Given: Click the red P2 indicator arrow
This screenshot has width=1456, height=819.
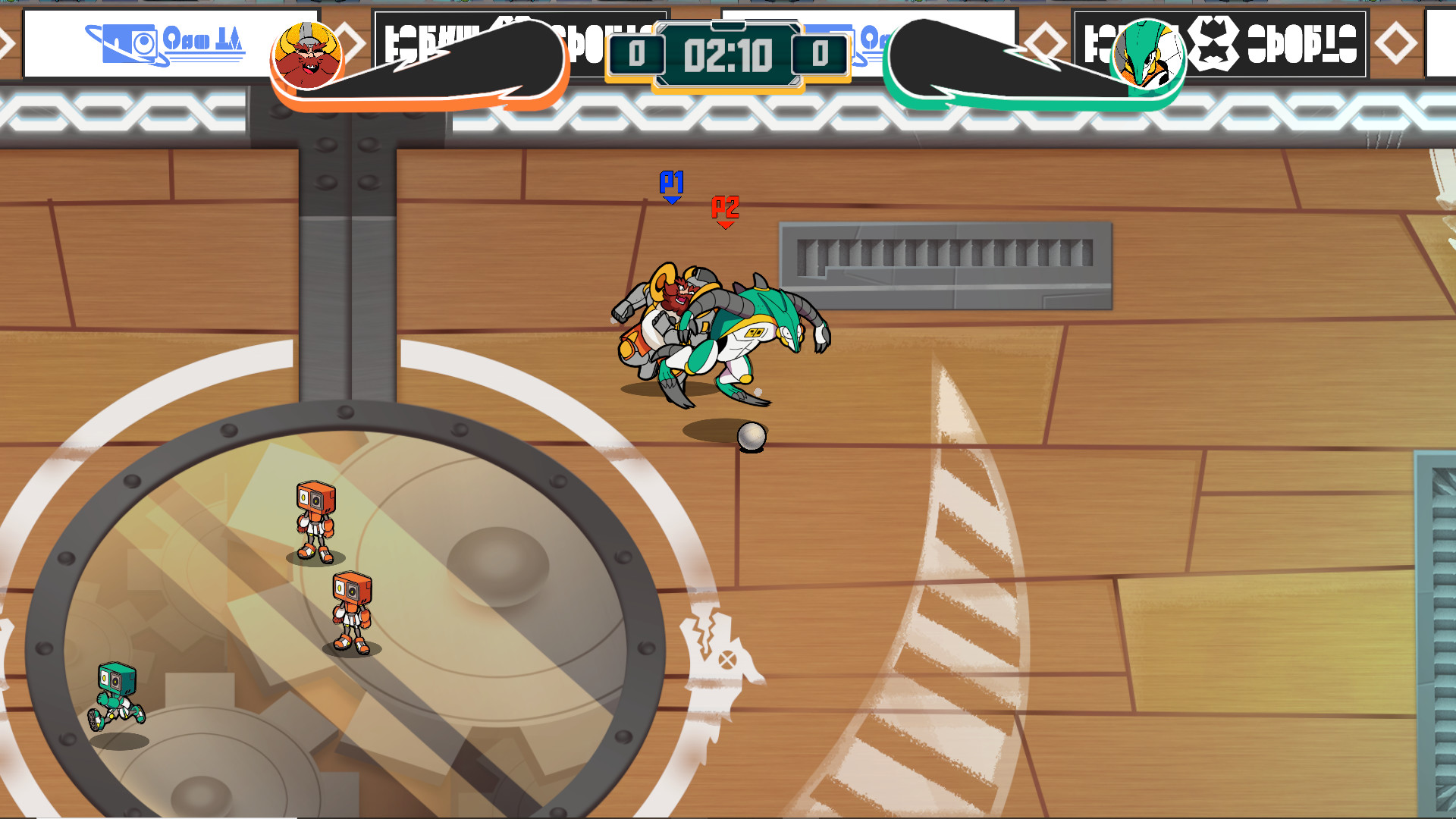Looking at the screenshot, I should pos(725,212).
